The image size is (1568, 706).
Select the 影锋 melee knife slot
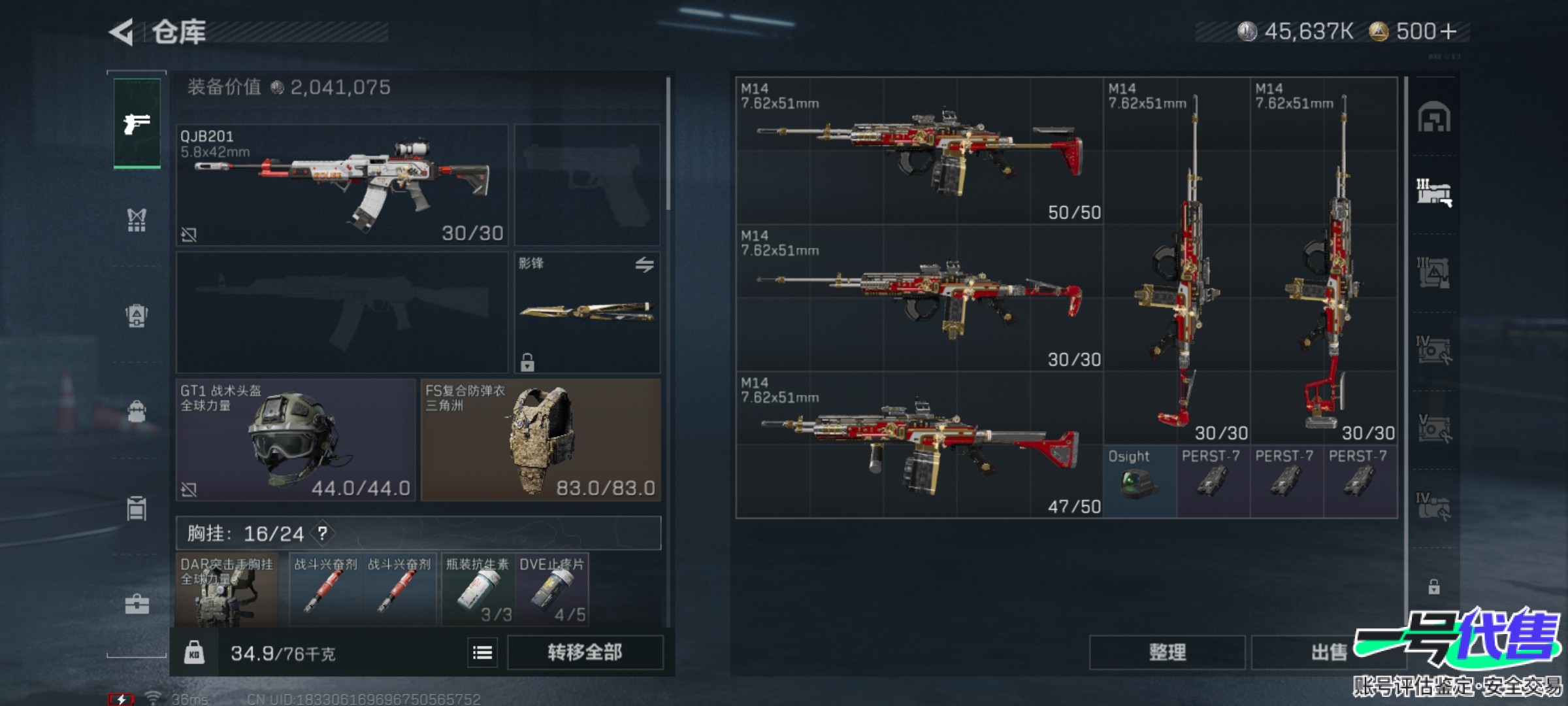click(587, 312)
